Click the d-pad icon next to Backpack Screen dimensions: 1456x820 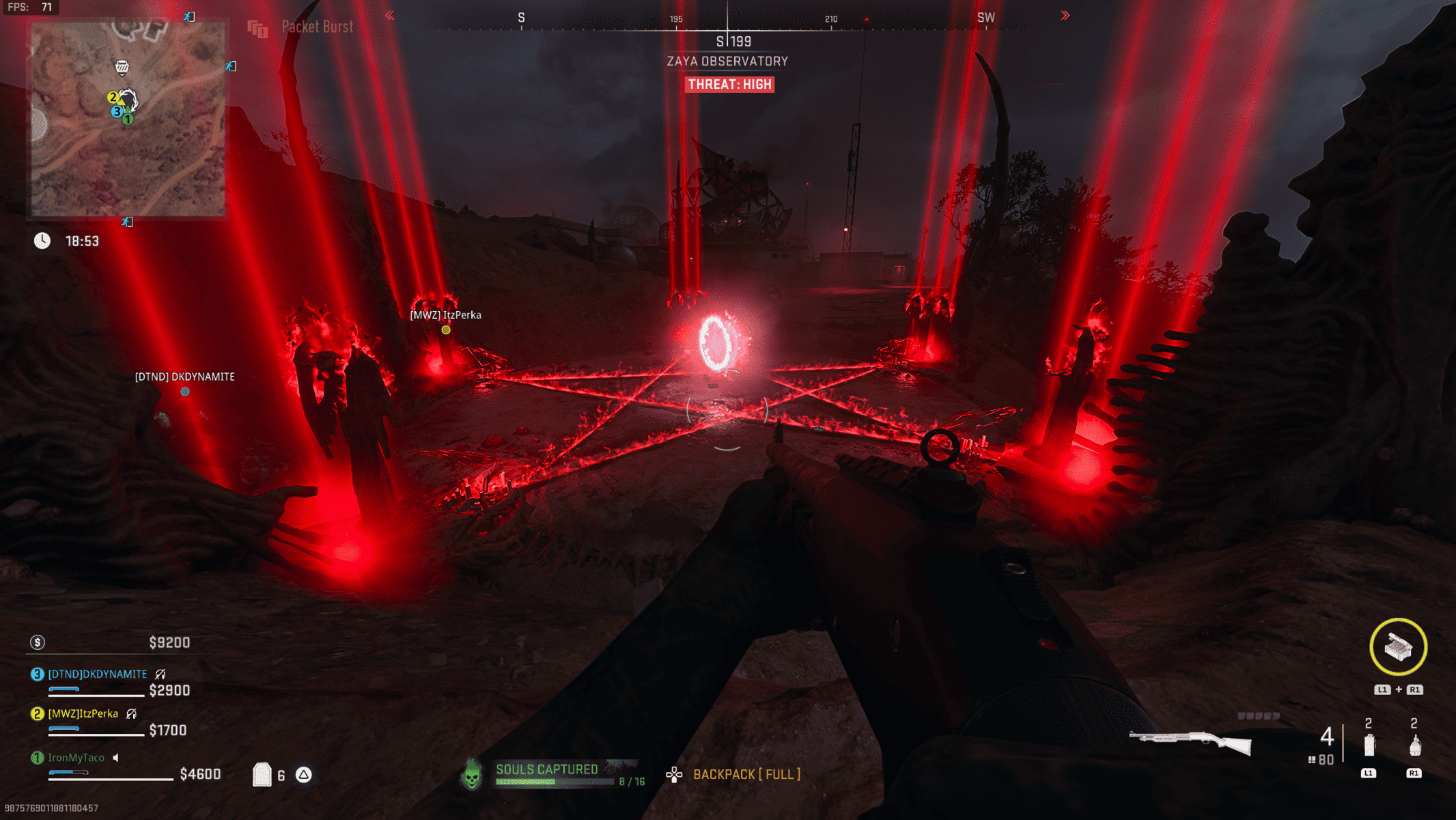(x=674, y=774)
